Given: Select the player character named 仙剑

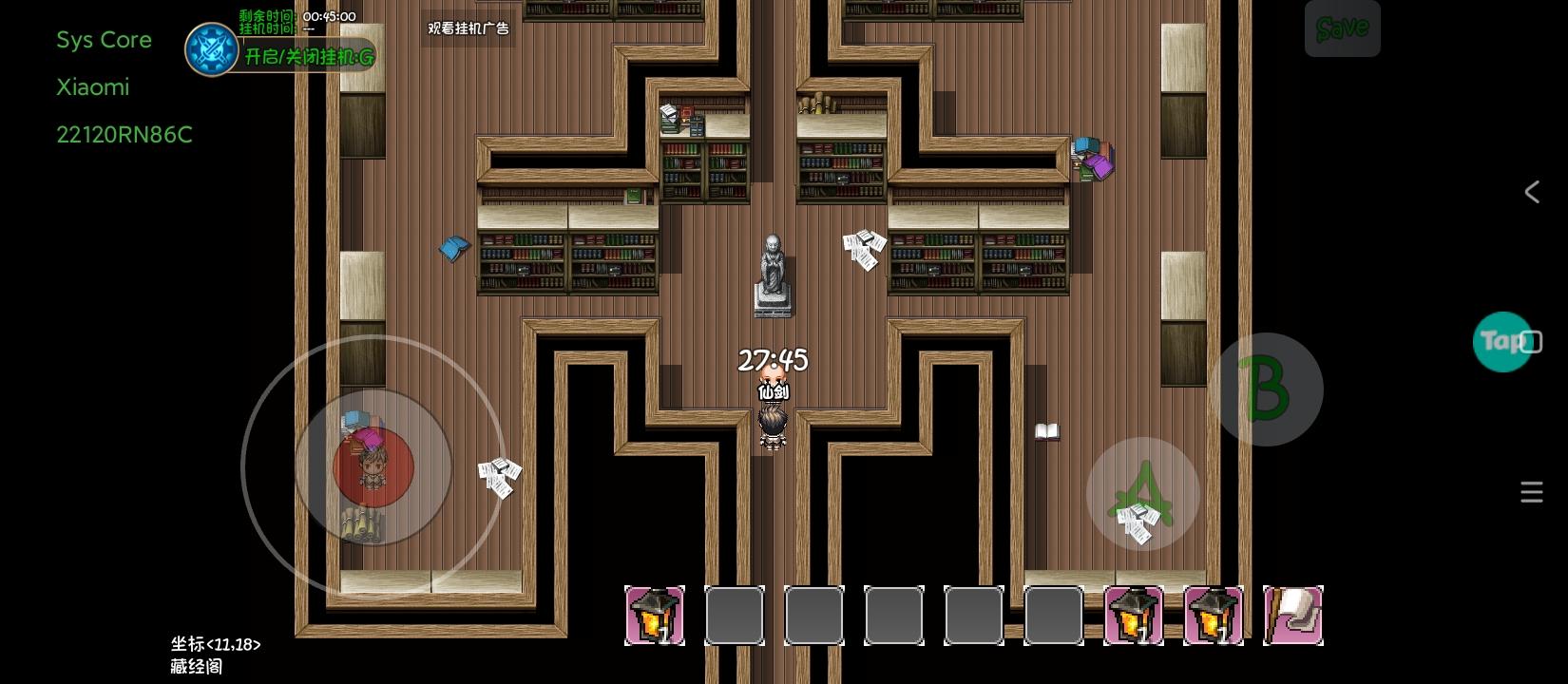Looking at the screenshot, I should [x=772, y=420].
